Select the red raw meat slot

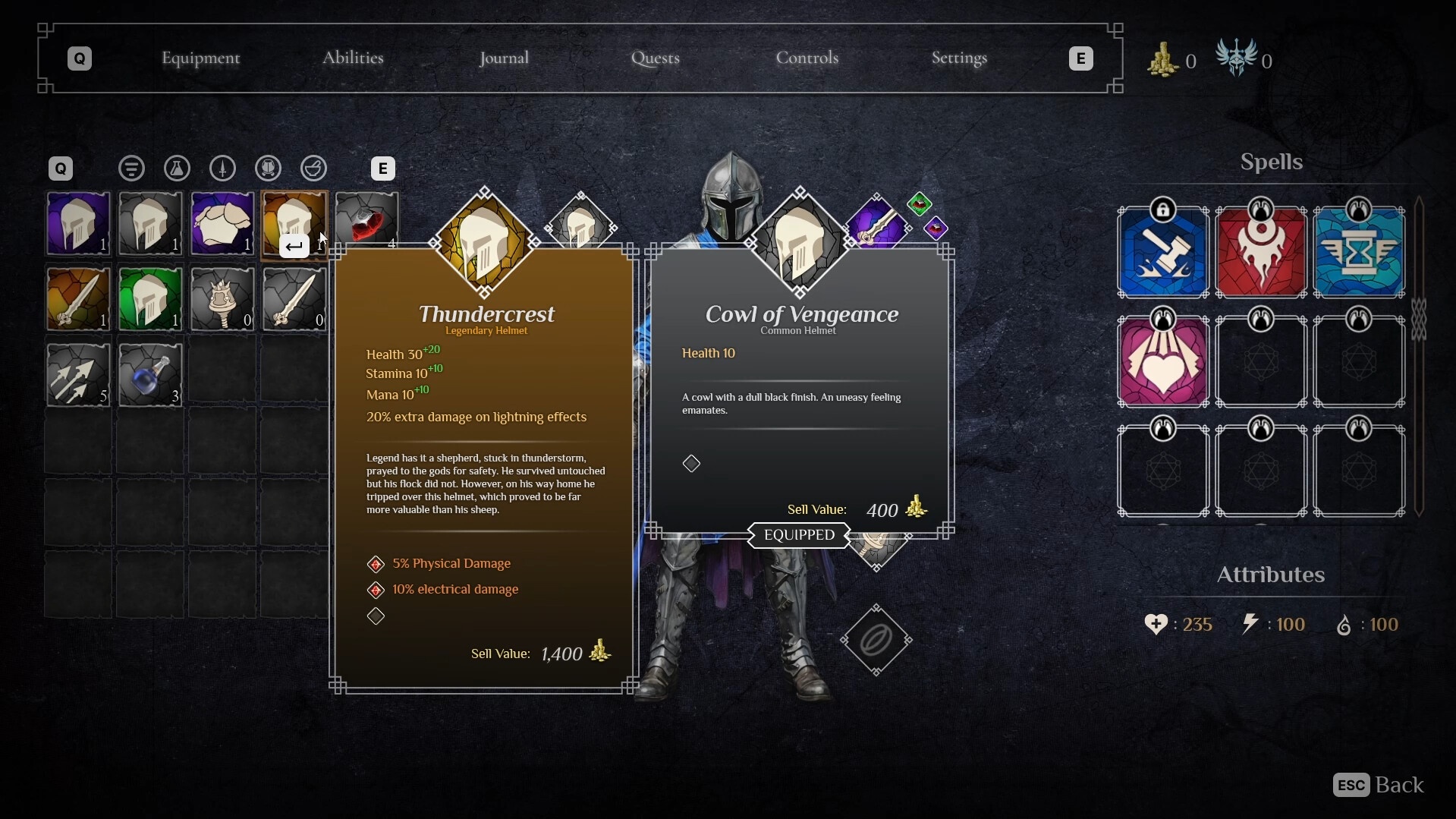pyautogui.click(x=366, y=220)
